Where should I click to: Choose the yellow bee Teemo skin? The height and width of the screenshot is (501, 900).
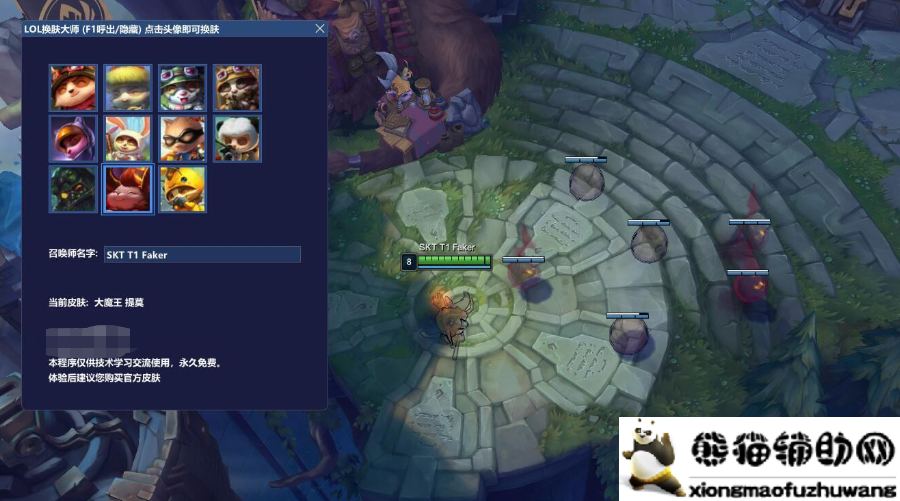pos(182,188)
